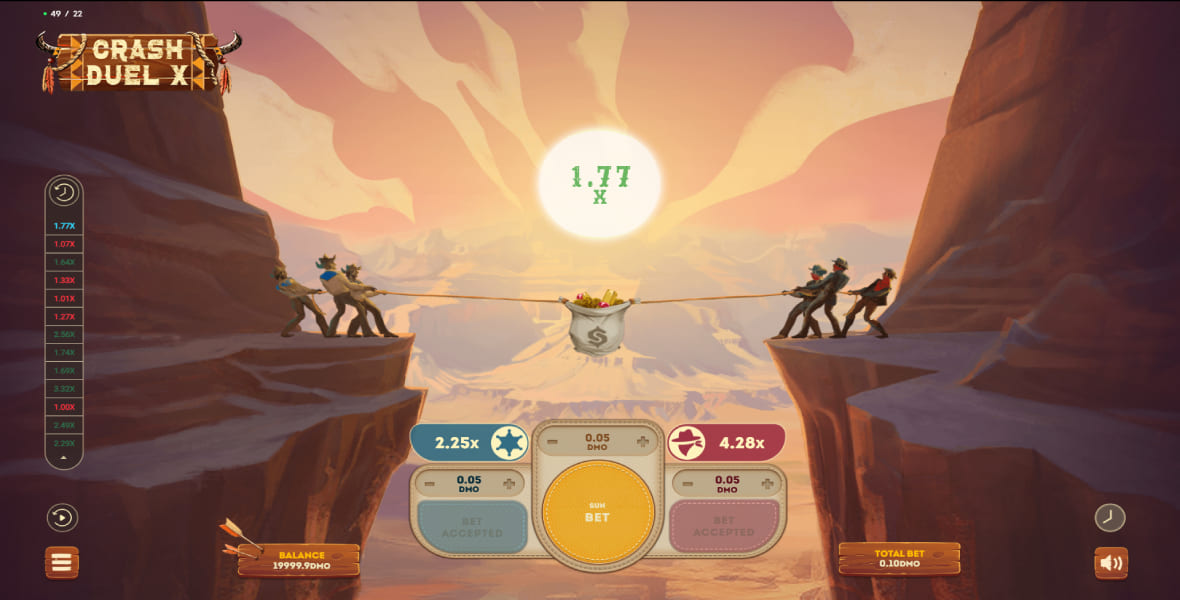Raise the red bandit bet amount
Image resolution: width=1180 pixels, height=600 pixels.
(767, 484)
